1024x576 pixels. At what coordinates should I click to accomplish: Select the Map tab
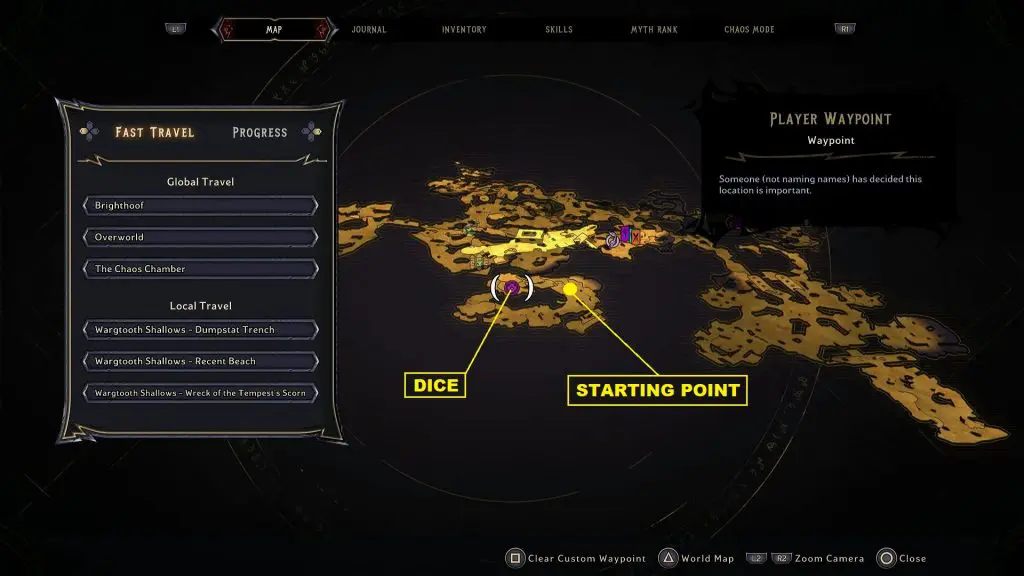coord(273,30)
